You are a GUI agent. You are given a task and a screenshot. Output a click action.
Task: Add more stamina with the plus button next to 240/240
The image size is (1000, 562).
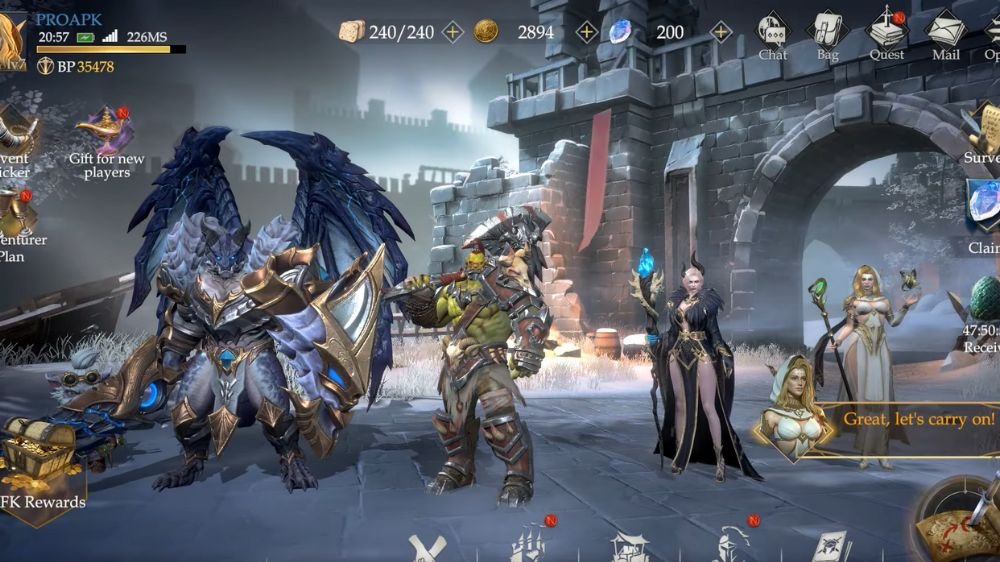[x=453, y=32]
